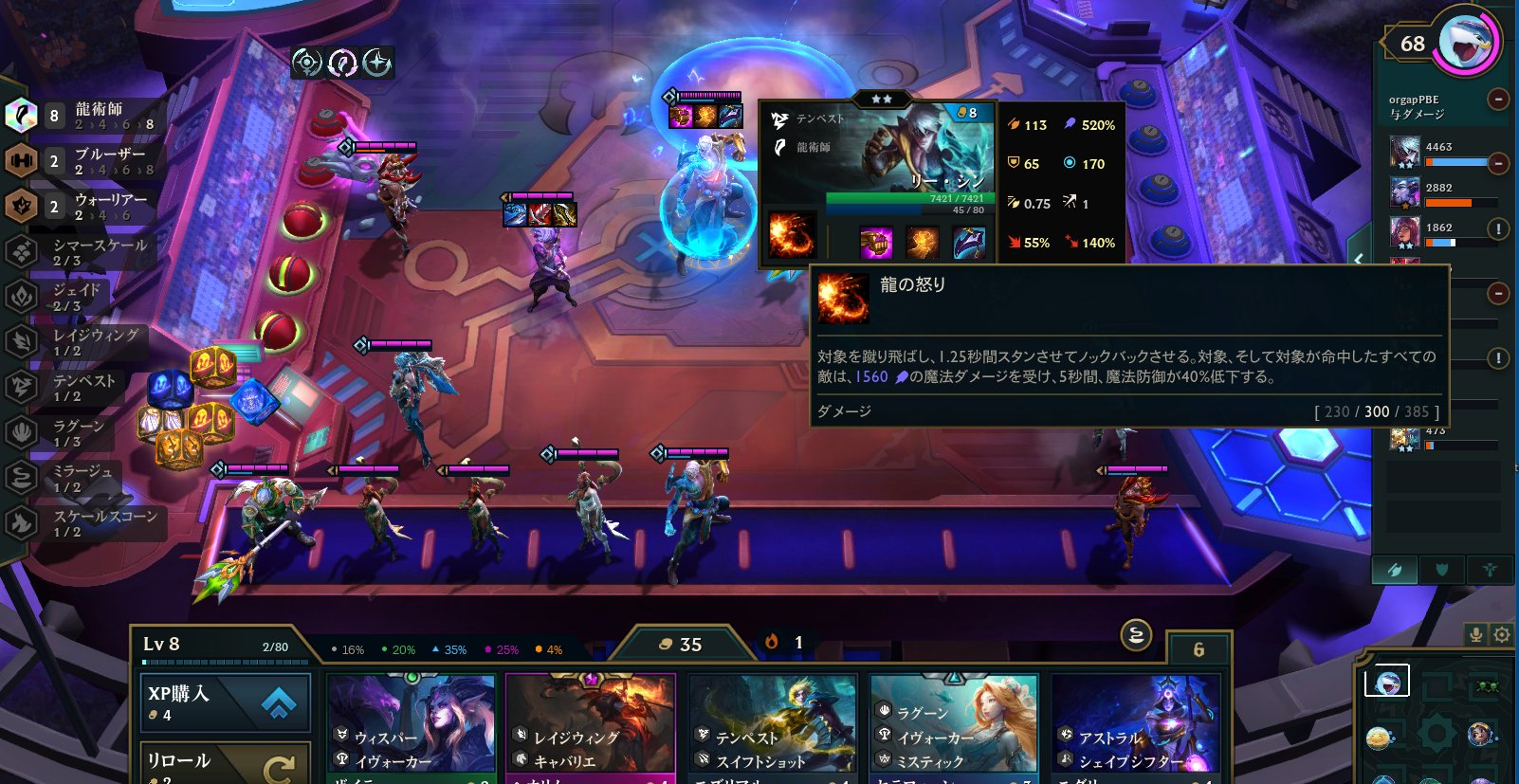Toggle the axe damage-dealt stat filter
1519x784 pixels.
coord(1394,570)
